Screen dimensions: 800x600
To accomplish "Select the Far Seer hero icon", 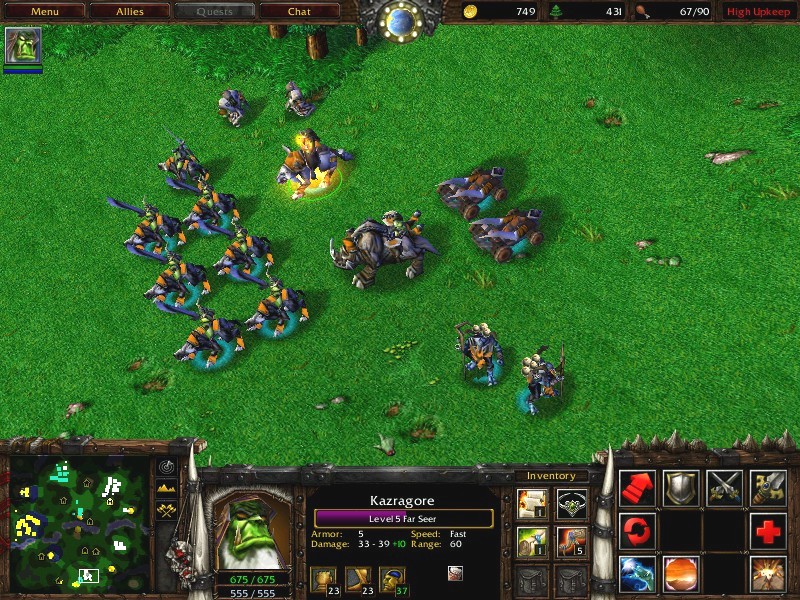I will (23, 46).
